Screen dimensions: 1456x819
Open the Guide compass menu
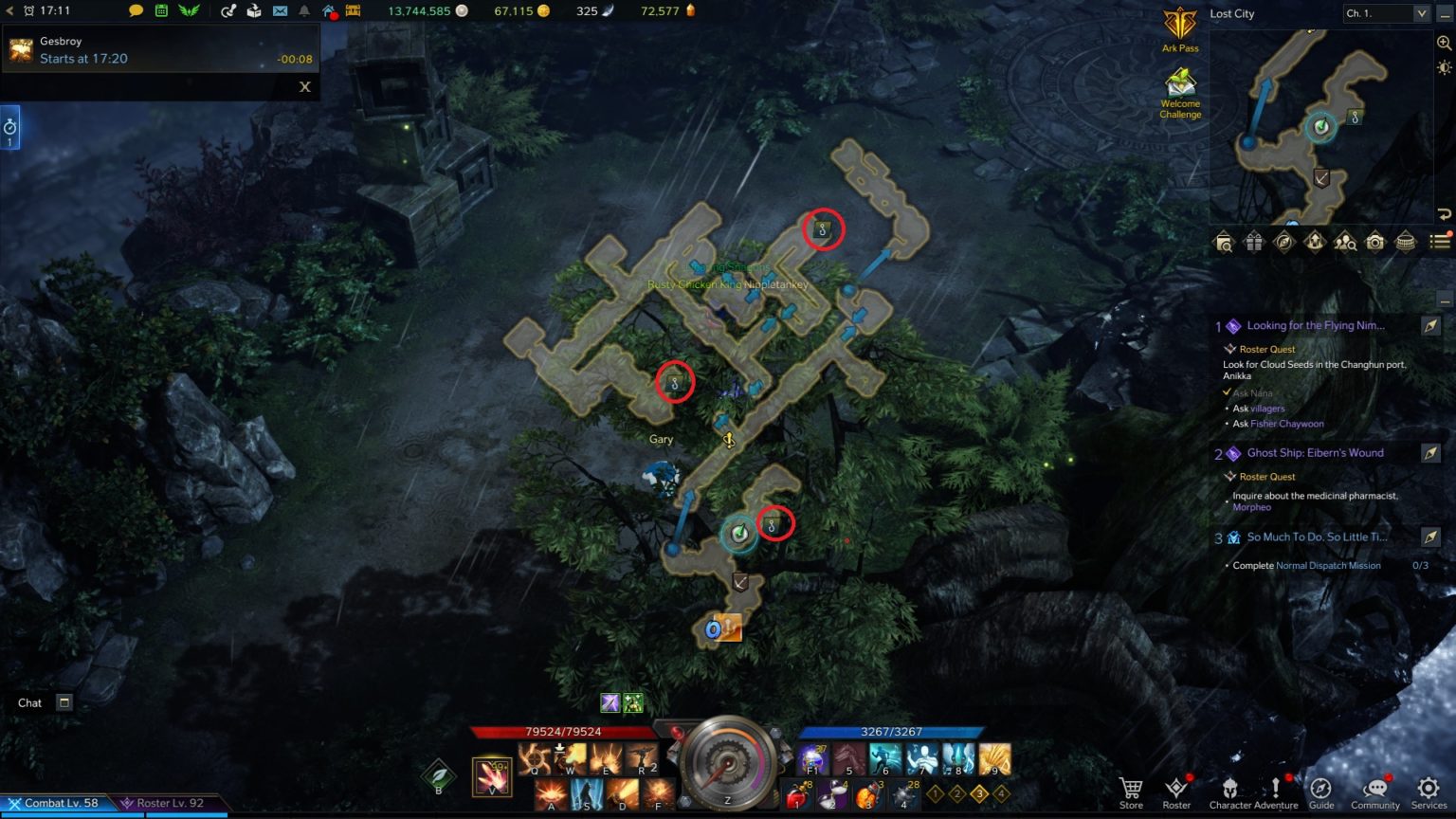[x=1321, y=792]
